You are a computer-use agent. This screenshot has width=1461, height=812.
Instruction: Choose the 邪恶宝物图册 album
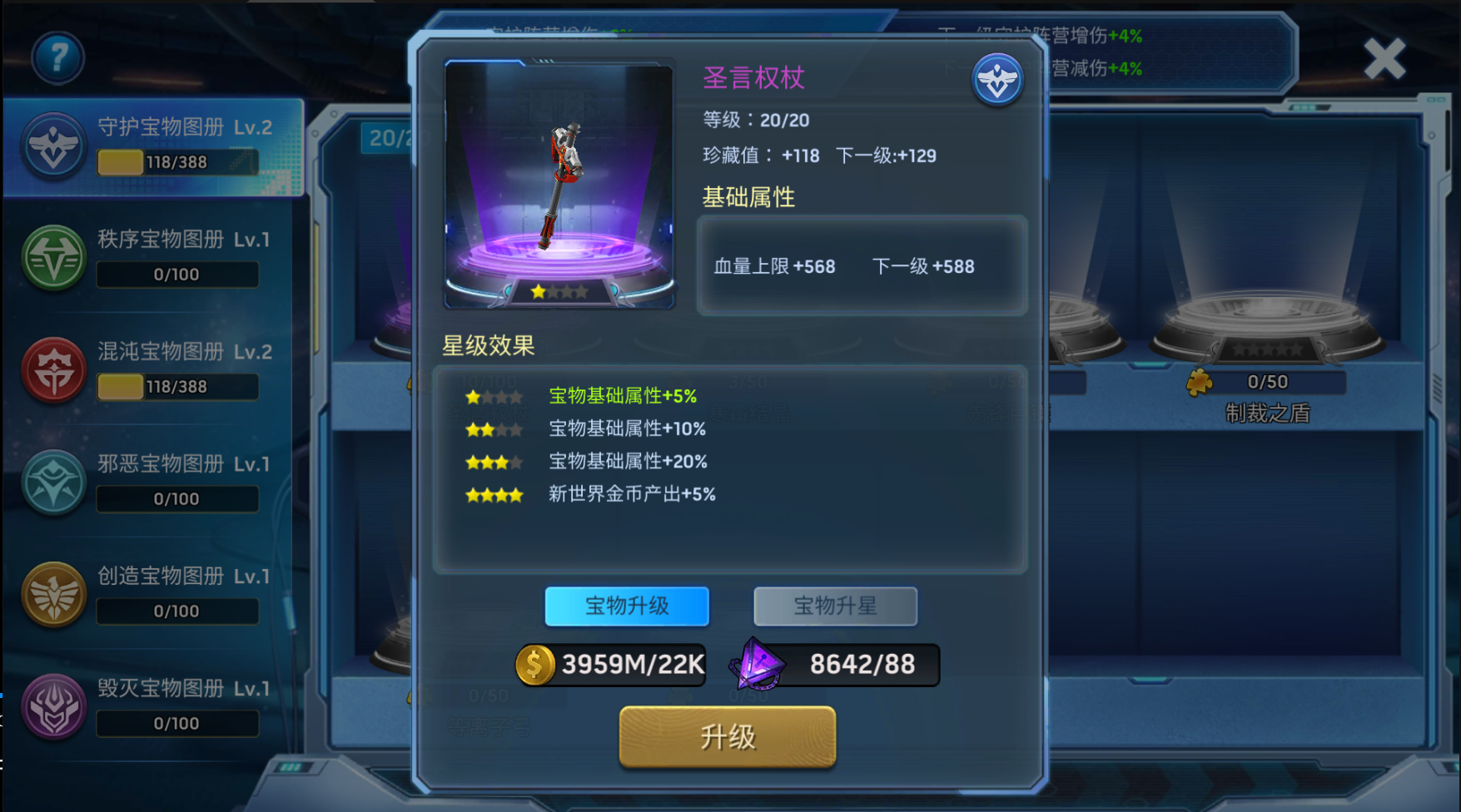pos(154,483)
